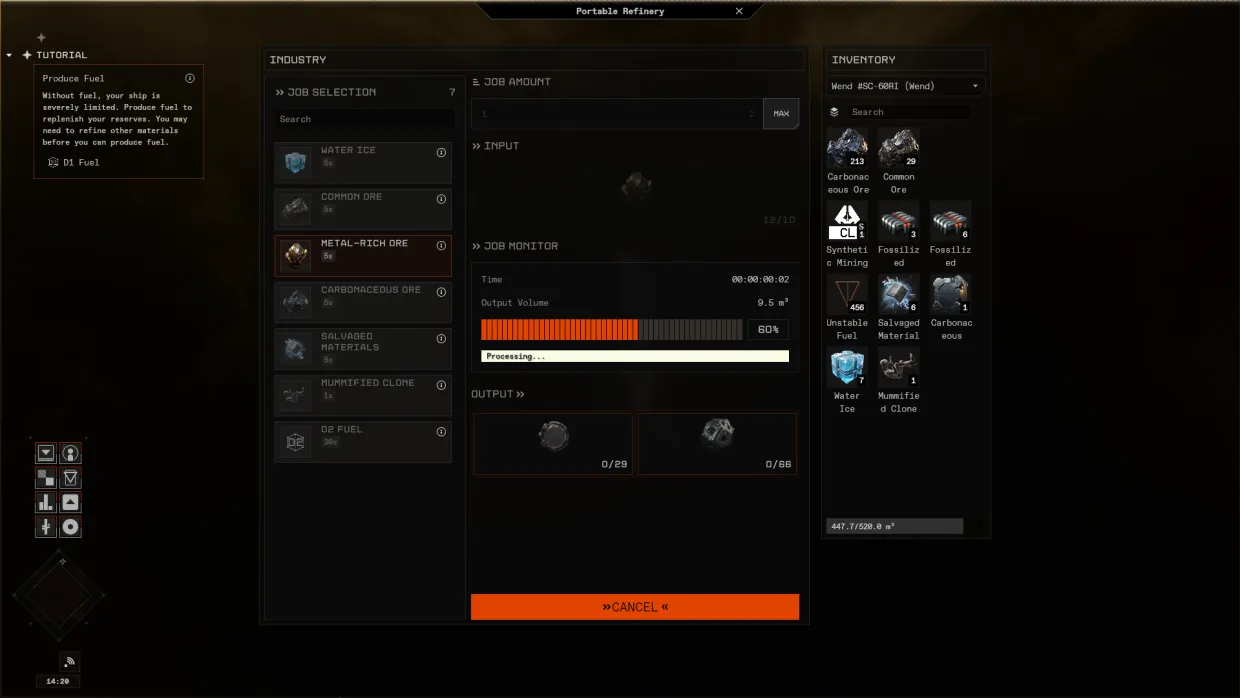Open info for the D2 Fuel job
The width and height of the screenshot is (1240, 698).
[x=441, y=432]
